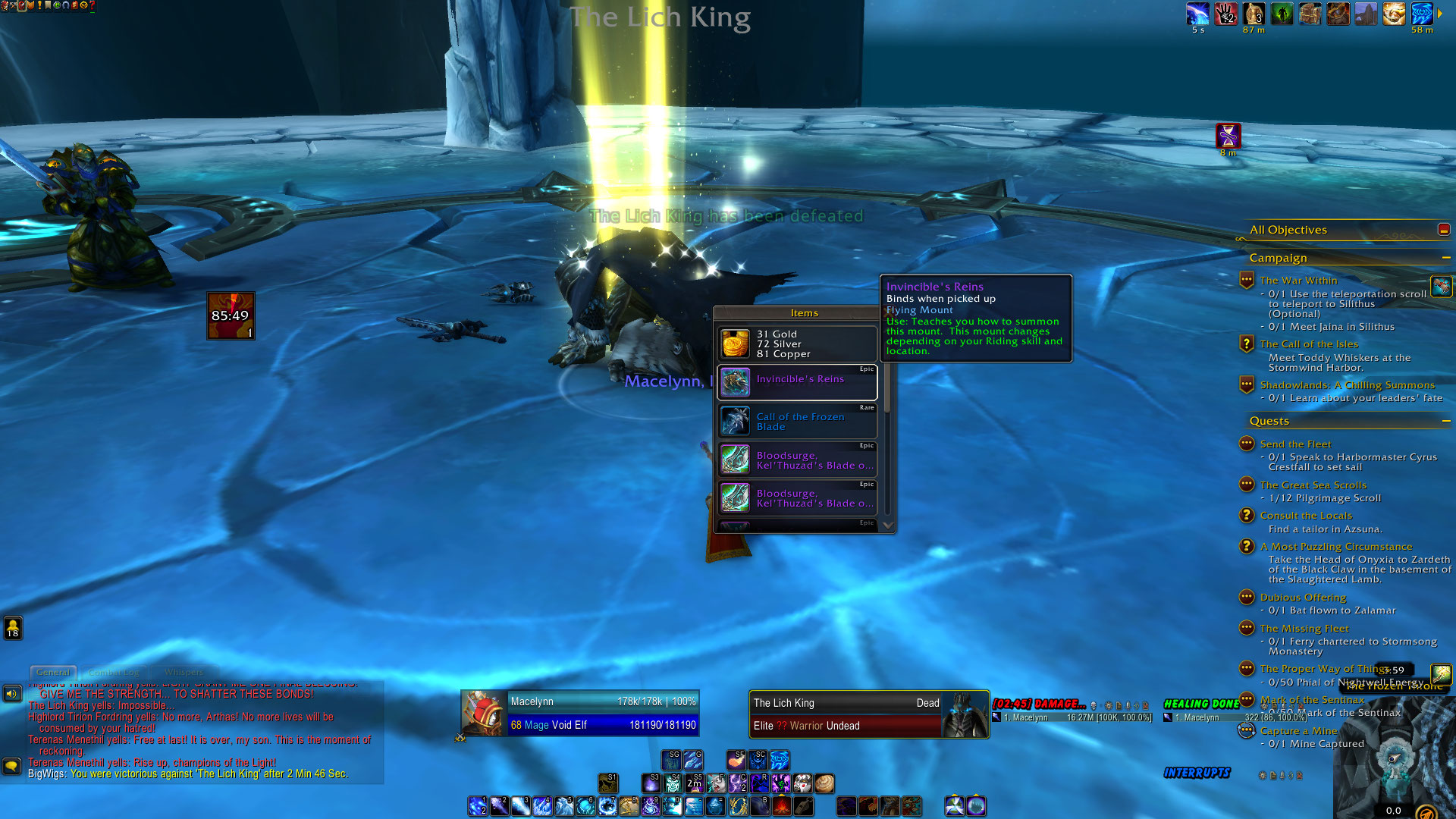Collapse the Quests section header
The image size is (1456, 819).
coord(1446,421)
